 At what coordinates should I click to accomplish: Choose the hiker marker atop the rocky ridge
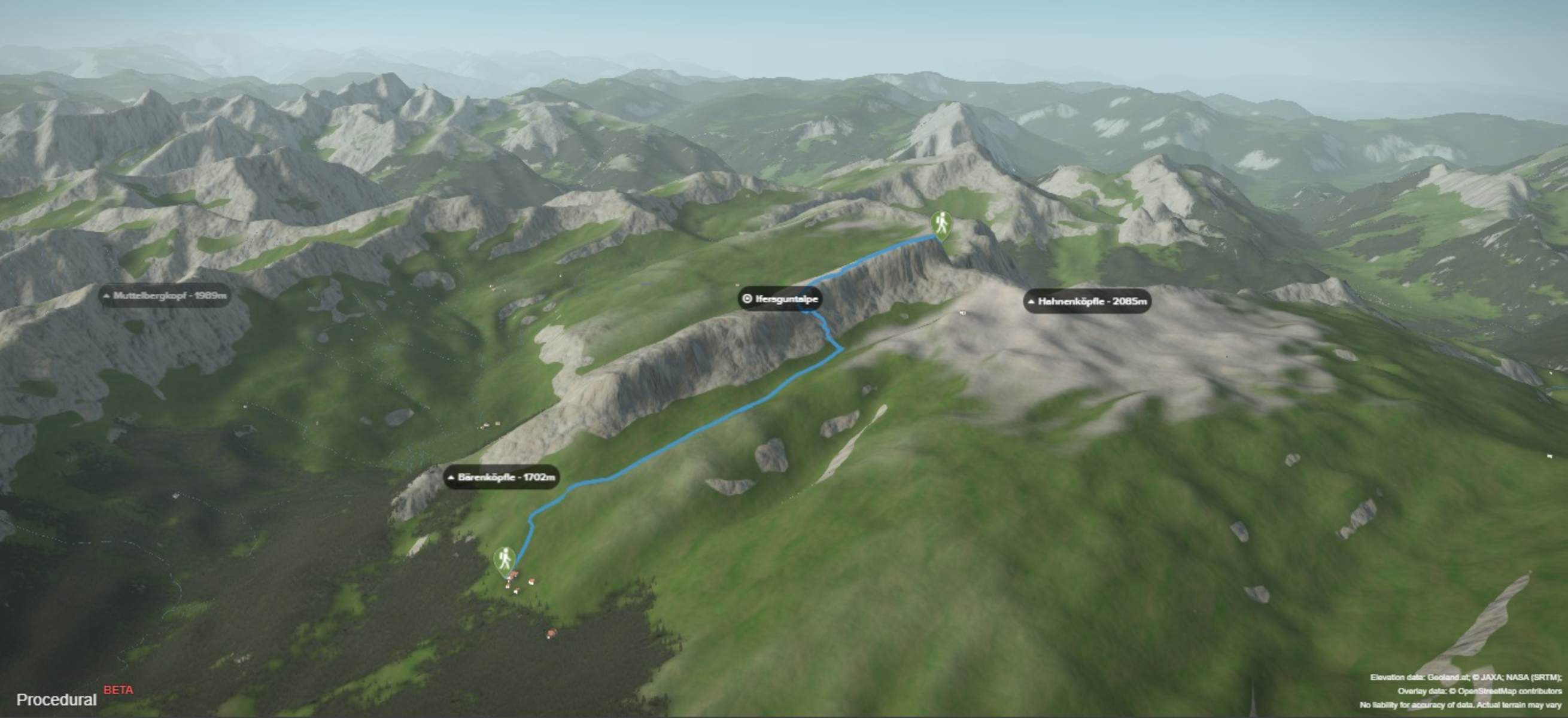(x=941, y=224)
